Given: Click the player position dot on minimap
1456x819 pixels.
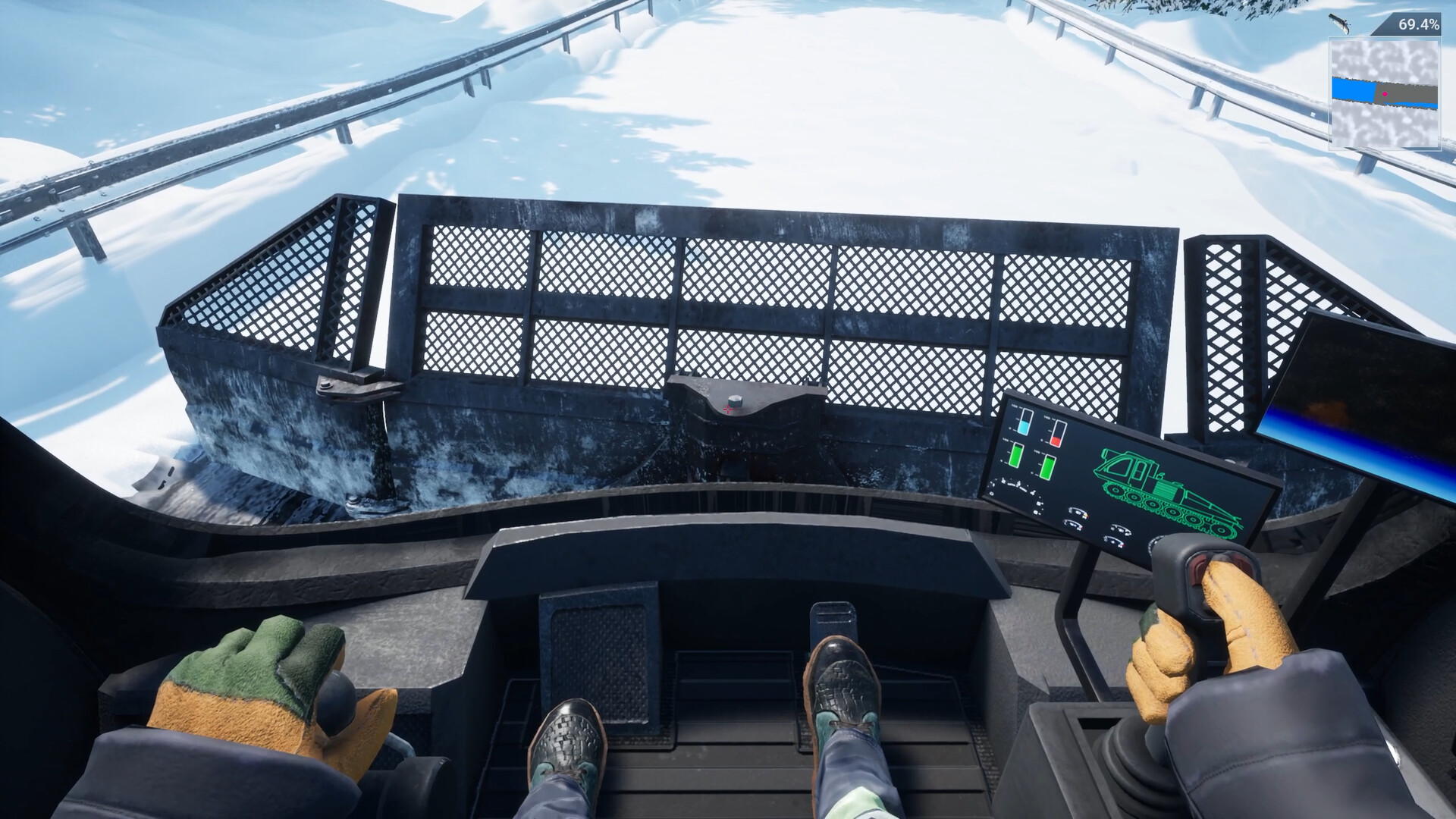Looking at the screenshot, I should point(1385,94).
